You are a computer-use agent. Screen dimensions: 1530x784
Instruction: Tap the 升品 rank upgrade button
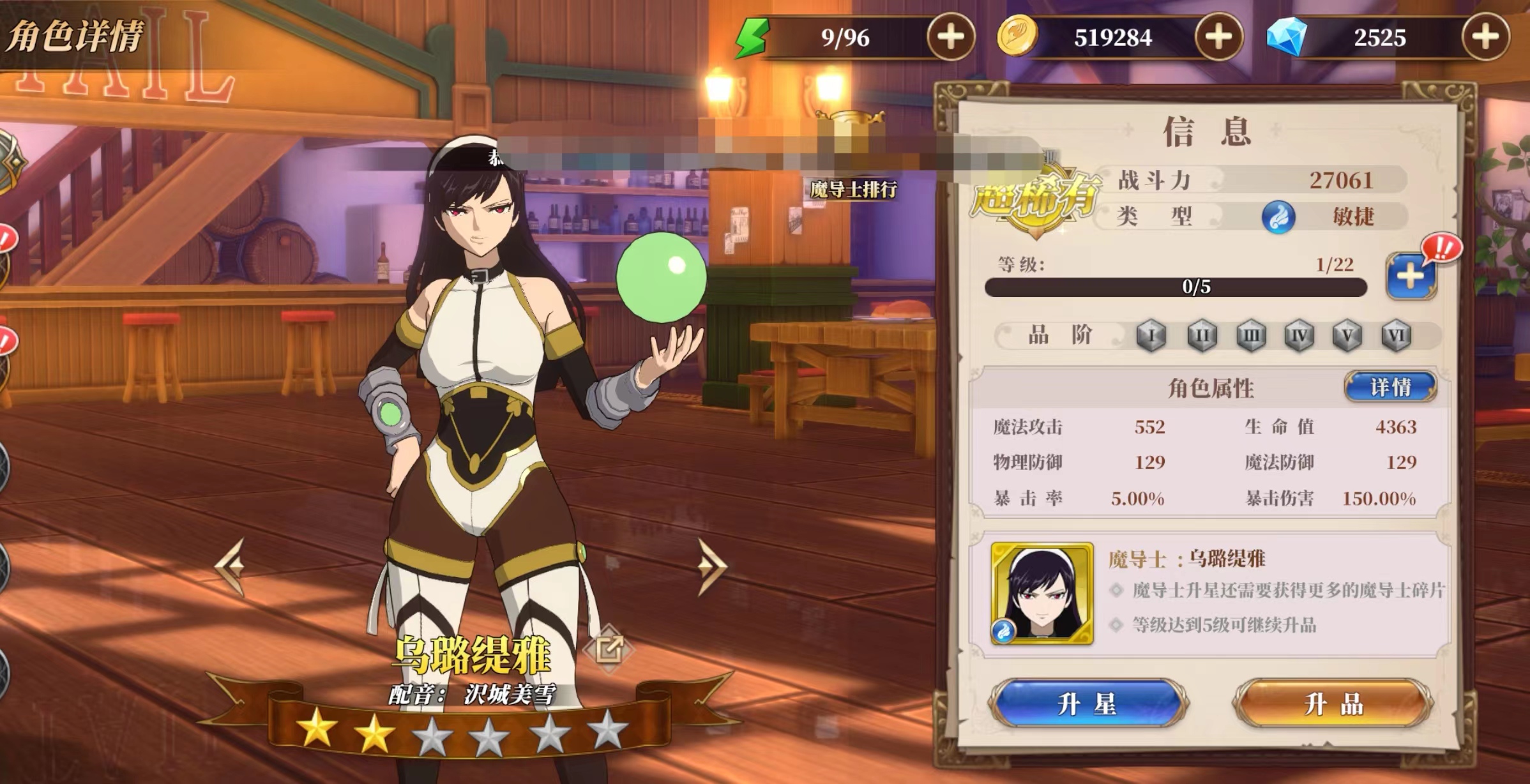click(x=1333, y=704)
